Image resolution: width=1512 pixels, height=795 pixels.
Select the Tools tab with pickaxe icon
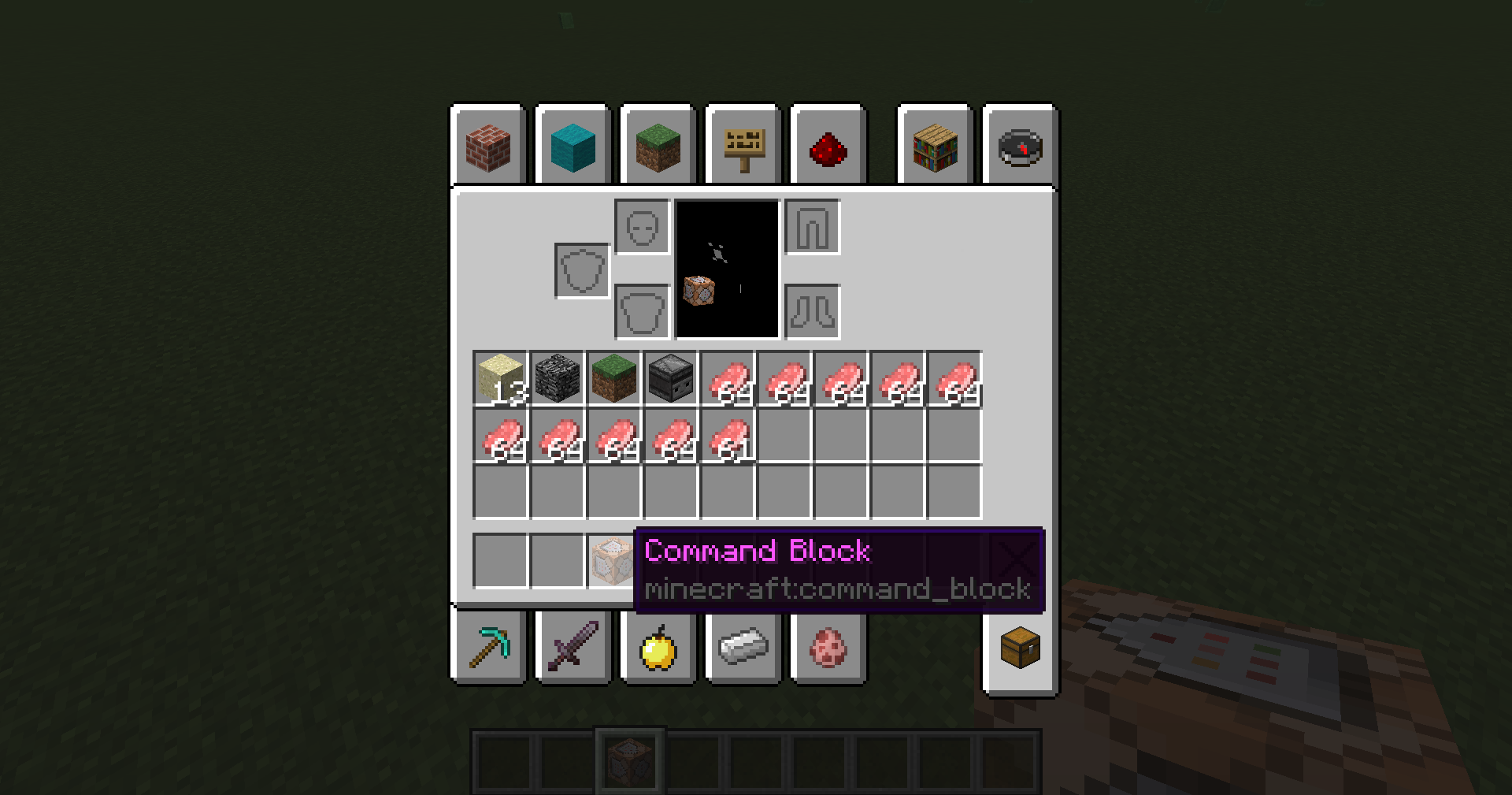[x=488, y=648]
